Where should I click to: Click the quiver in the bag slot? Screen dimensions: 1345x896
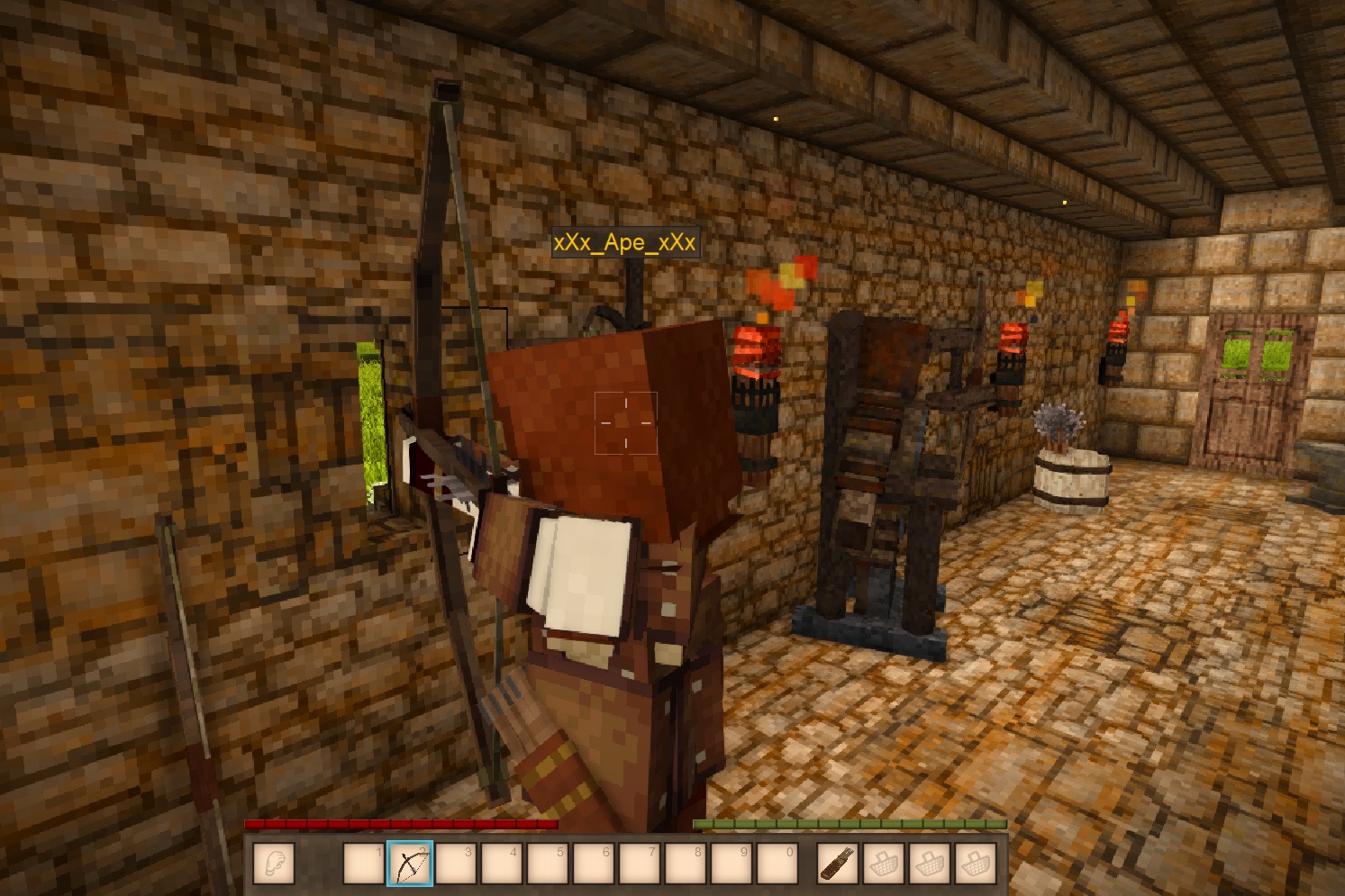coord(838,864)
